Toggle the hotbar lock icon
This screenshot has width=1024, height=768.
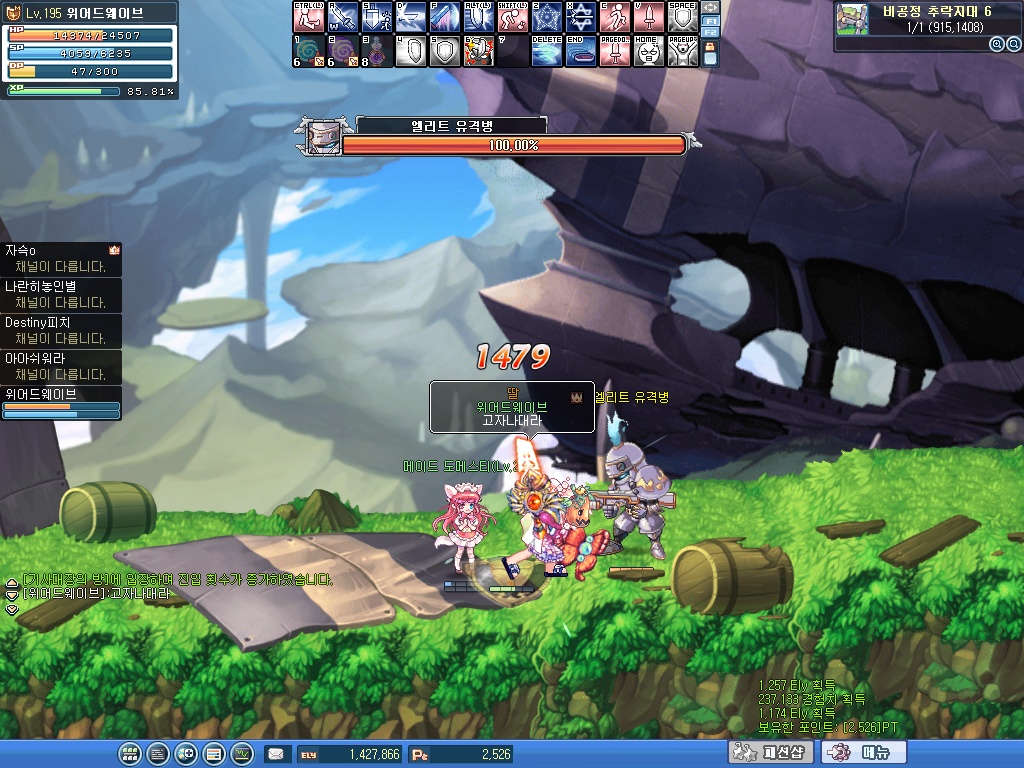click(x=710, y=54)
